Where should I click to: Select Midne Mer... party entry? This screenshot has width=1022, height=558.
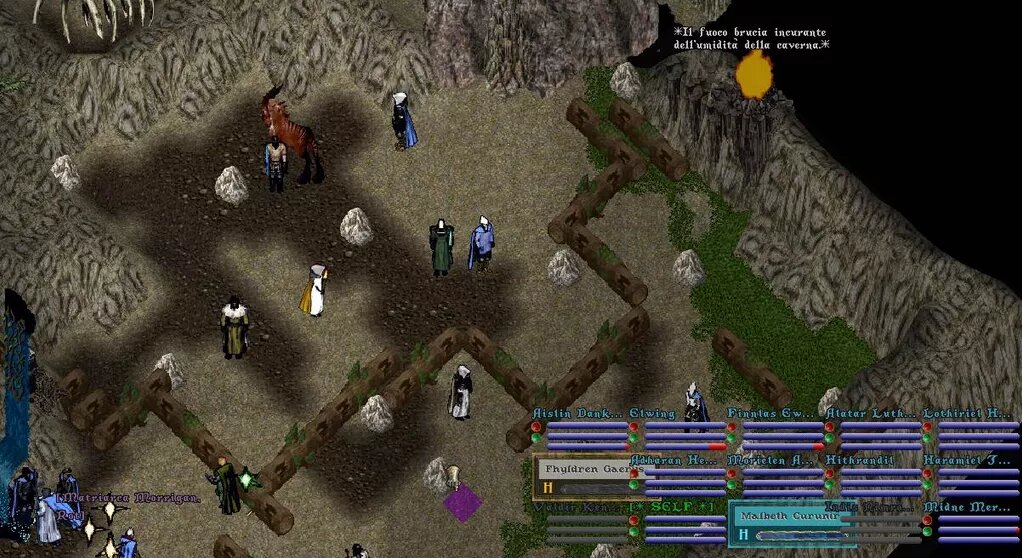click(x=966, y=508)
